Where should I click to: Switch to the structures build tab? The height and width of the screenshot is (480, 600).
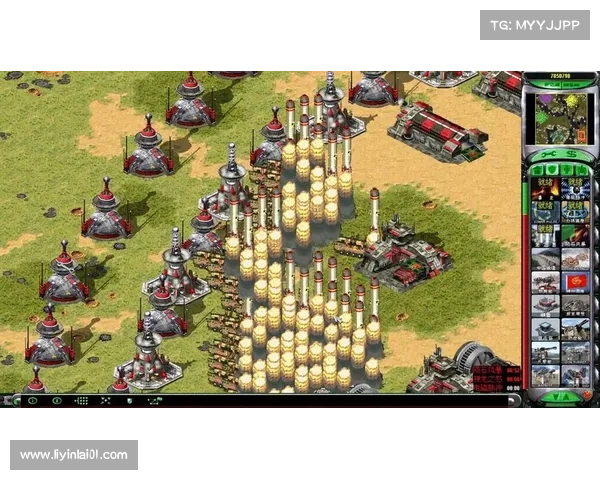tap(538, 170)
